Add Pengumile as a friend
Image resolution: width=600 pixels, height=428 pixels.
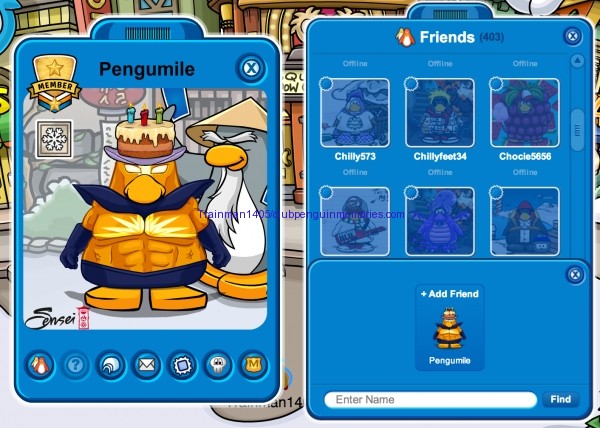pyautogui.click(x=449, y=294)
